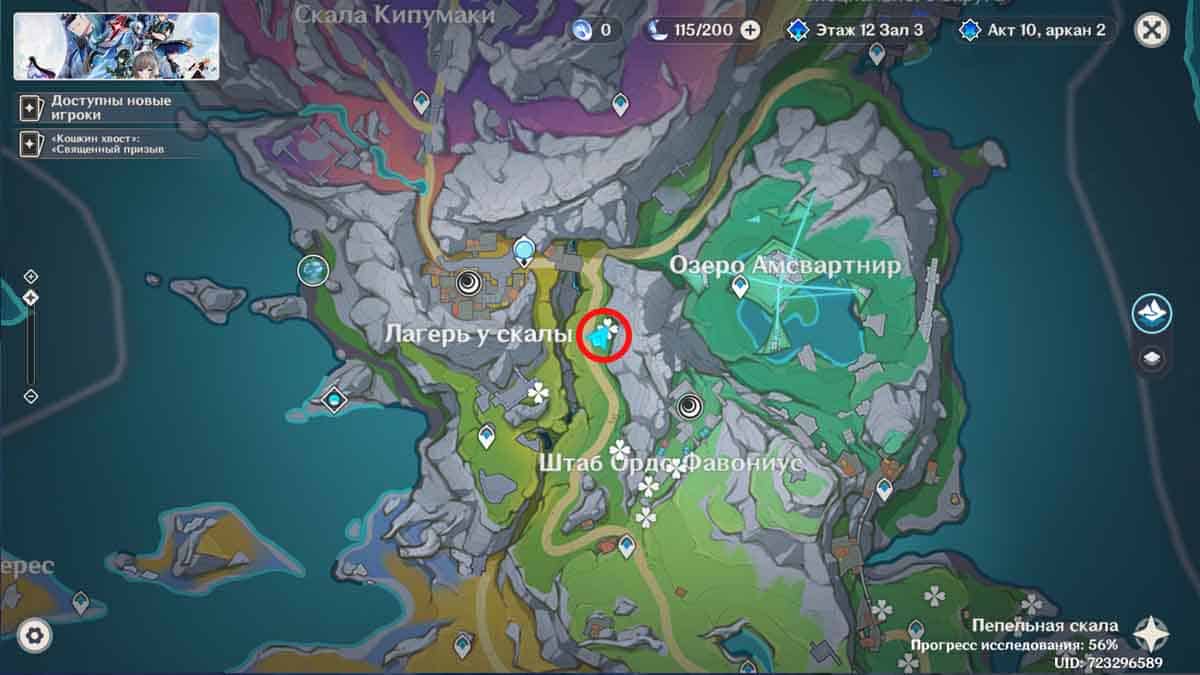Click the zoom-out button on the zoom bar
The height and width of the screenshot is (675, 1200).
pos(31,396)
